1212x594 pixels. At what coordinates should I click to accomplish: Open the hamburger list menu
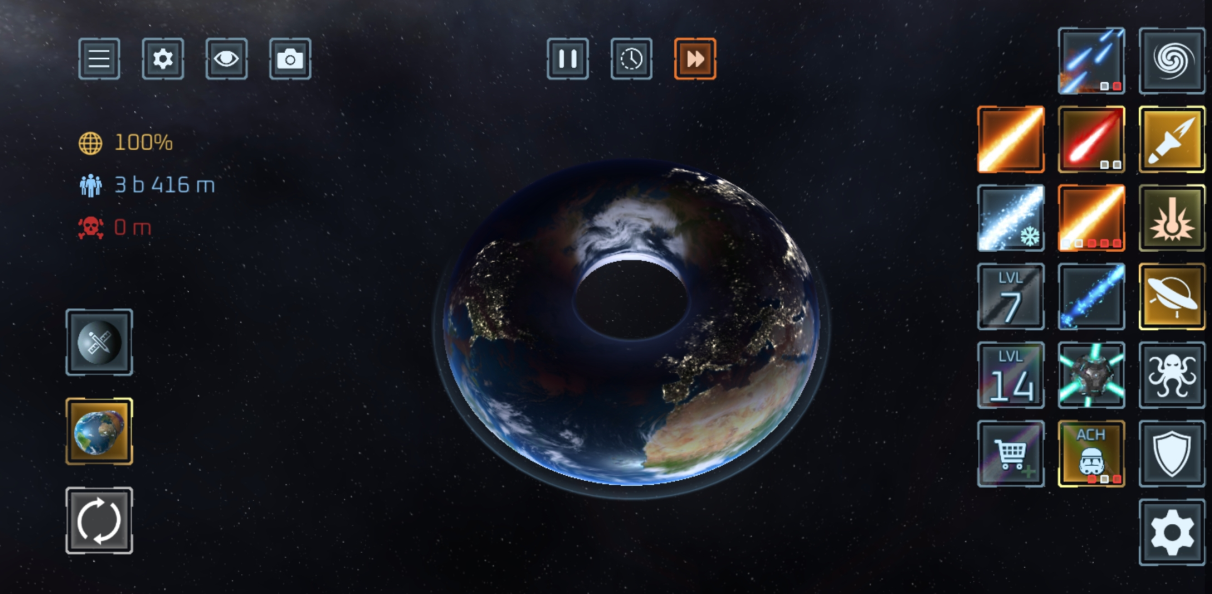tap(99, 59)
